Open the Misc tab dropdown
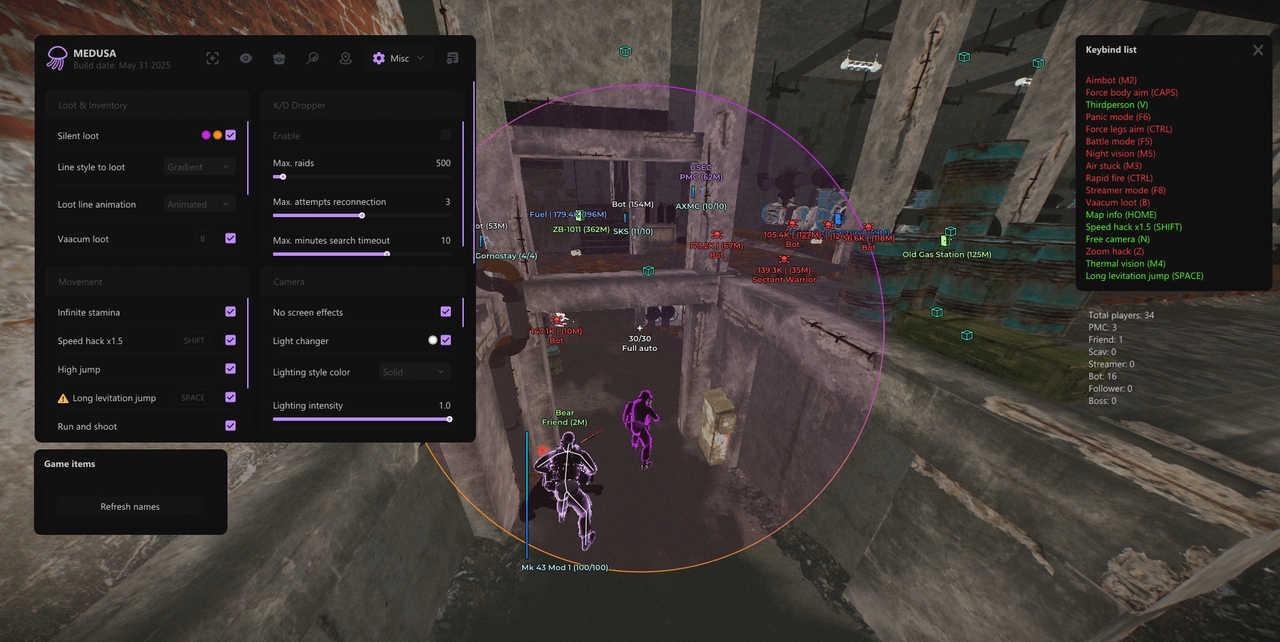Screen dimensions: 1280x642 (398, 58)
